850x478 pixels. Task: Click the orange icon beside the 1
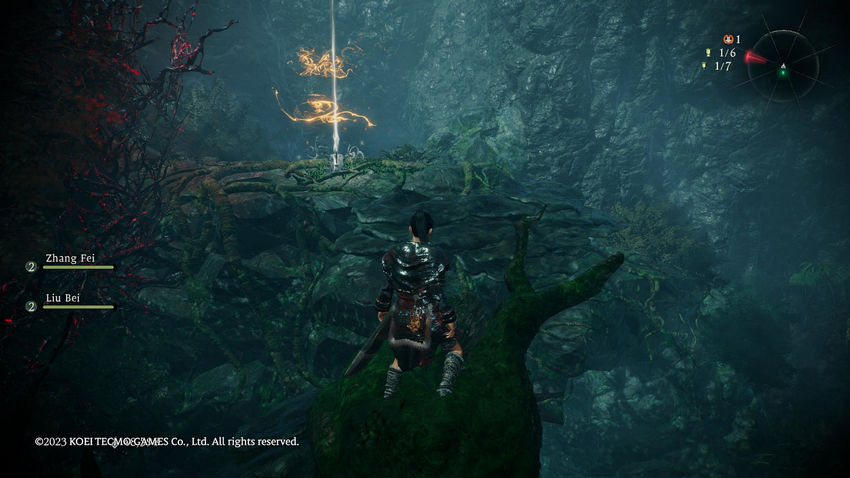[727, 40]
